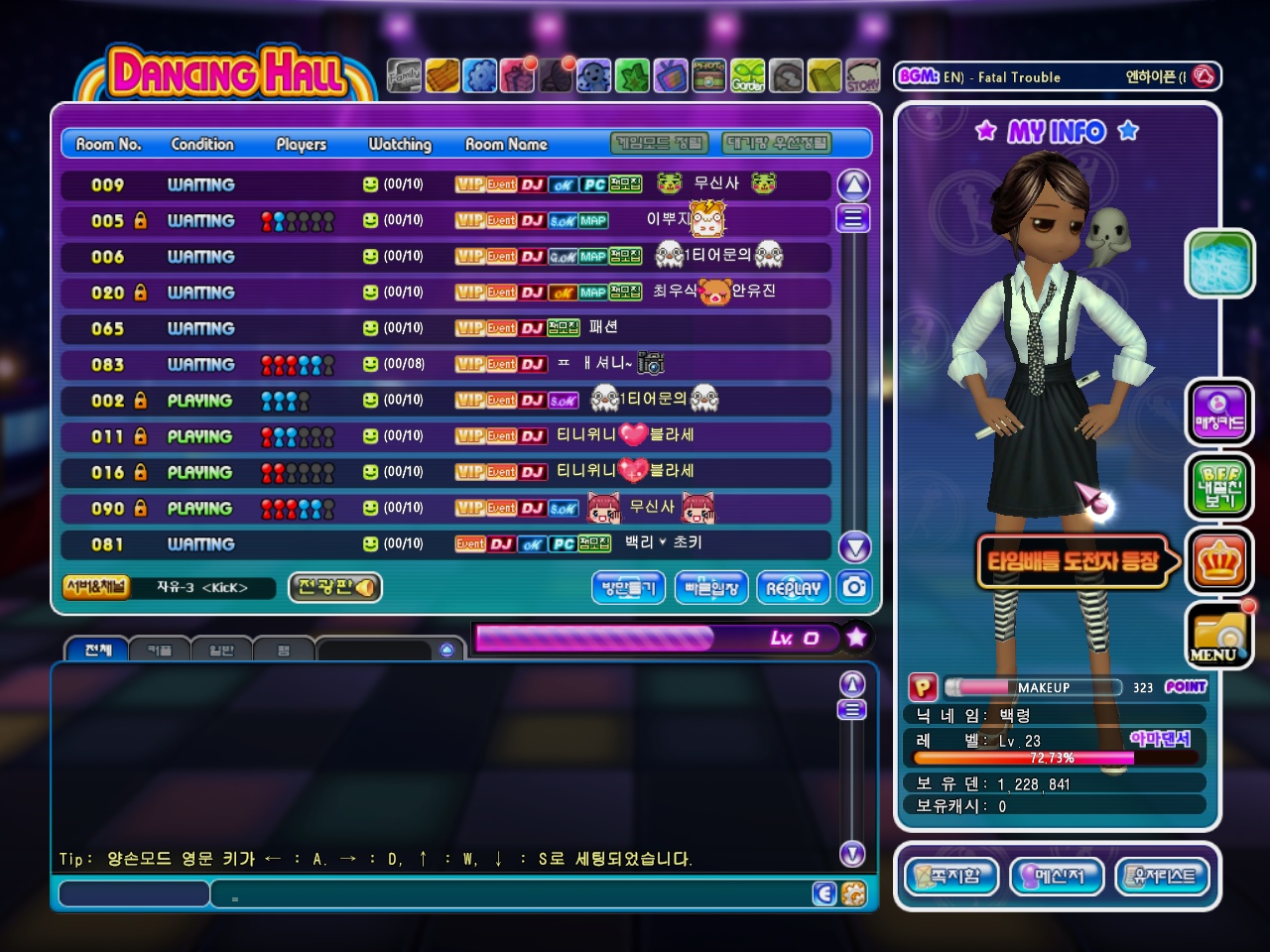Open the 쪽지함 mailbox
This screenshot has width=1270, height=952.
[952, 877]
